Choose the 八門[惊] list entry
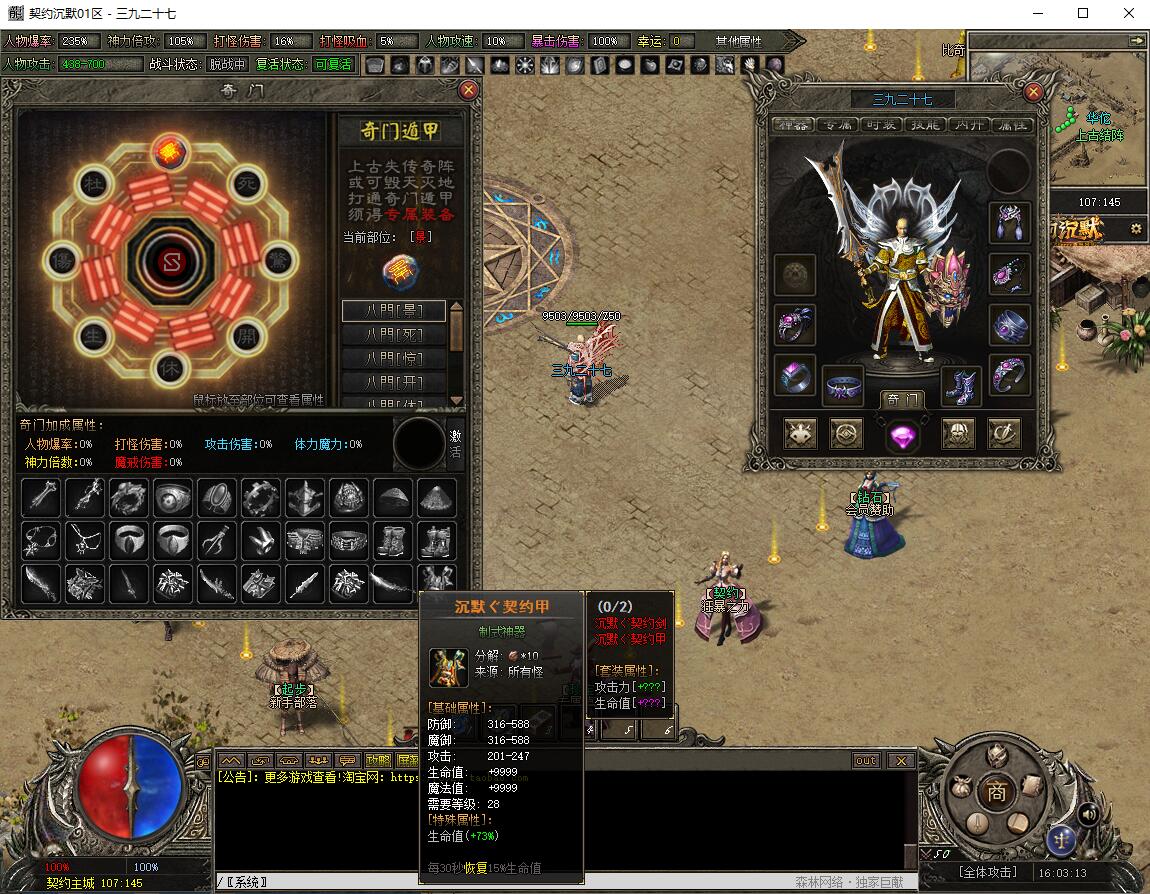 394,359
